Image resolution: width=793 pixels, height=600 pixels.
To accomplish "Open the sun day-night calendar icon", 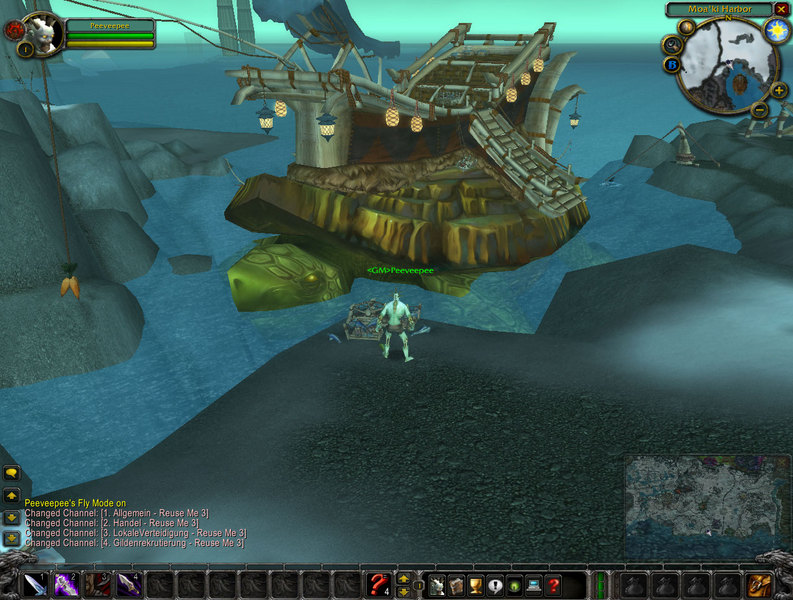I will pyautogui.click(x=775, y=30).
